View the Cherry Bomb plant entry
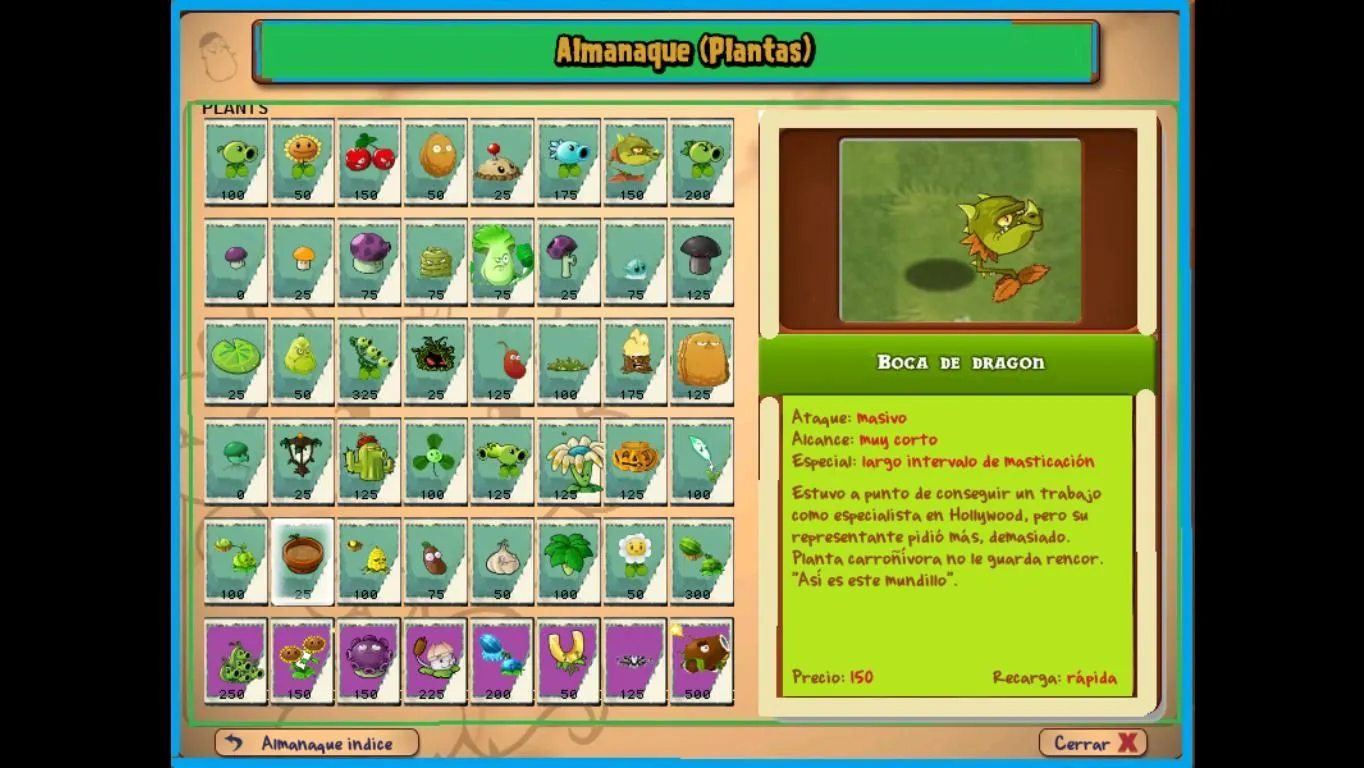Image resolution: width=1364 pixels, height=768 pixels. [368, 160]
